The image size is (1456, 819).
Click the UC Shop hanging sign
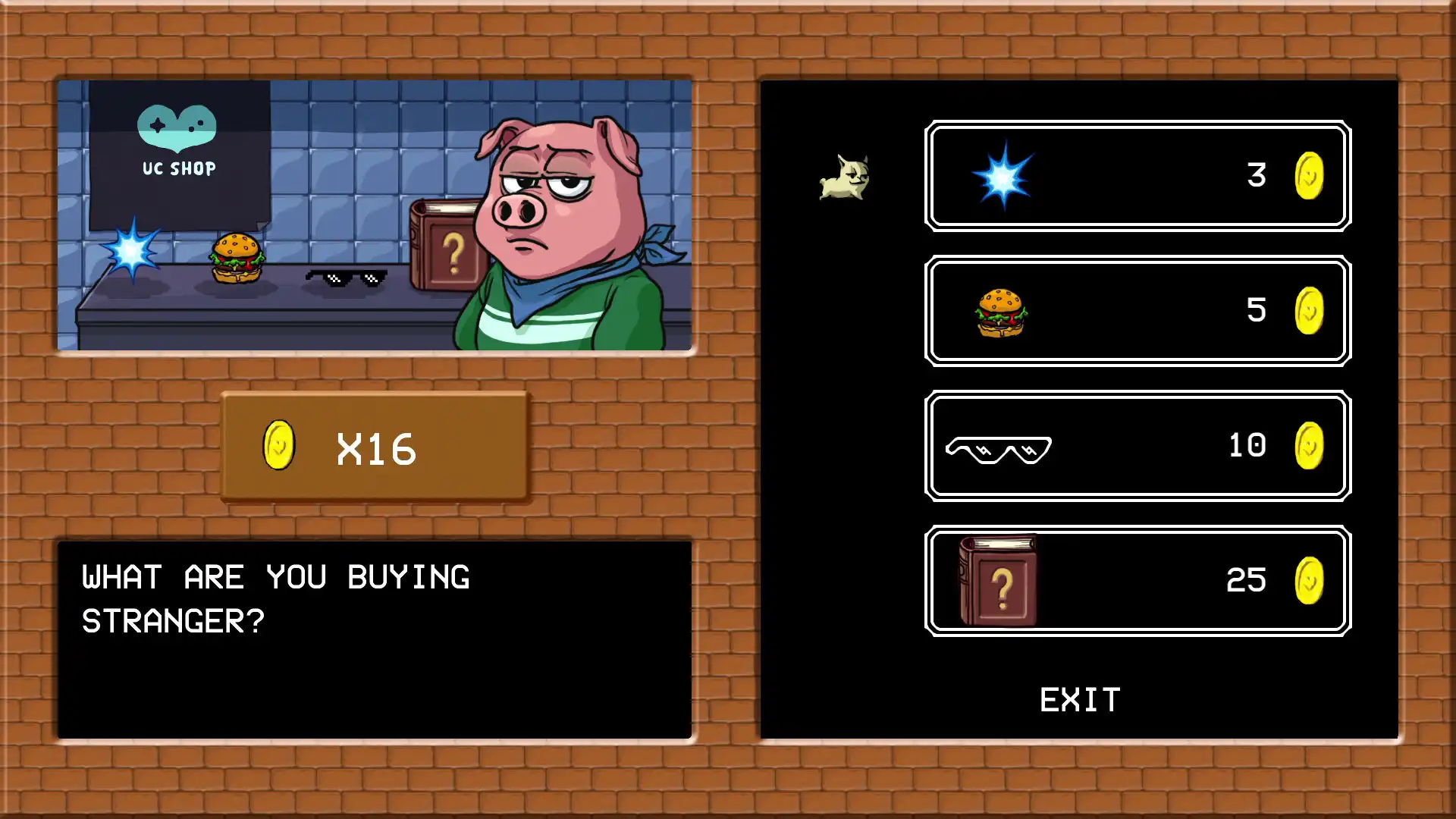[177, 152]
